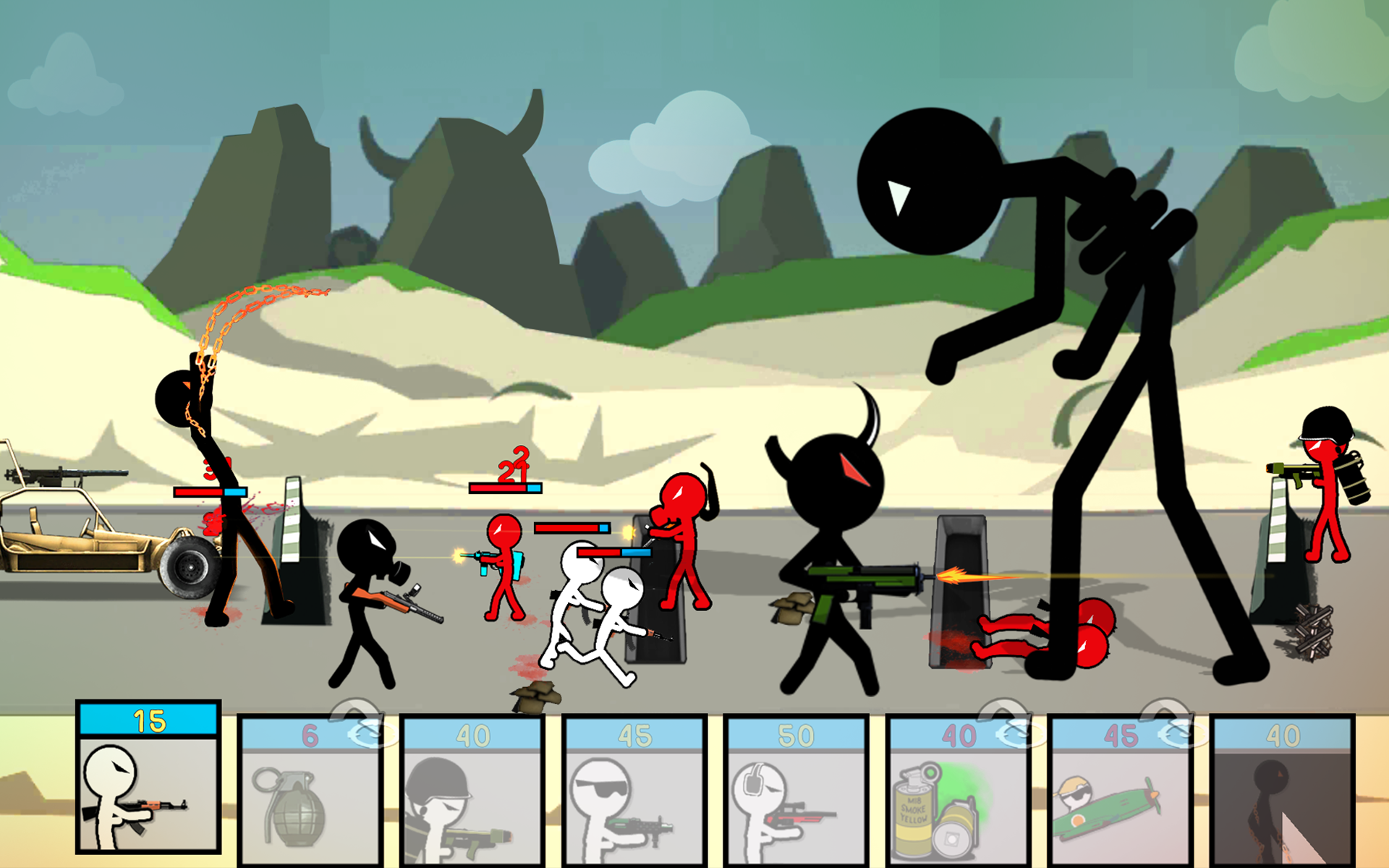
Task: Select the dark black stickman card
Action: point(1282,790)
